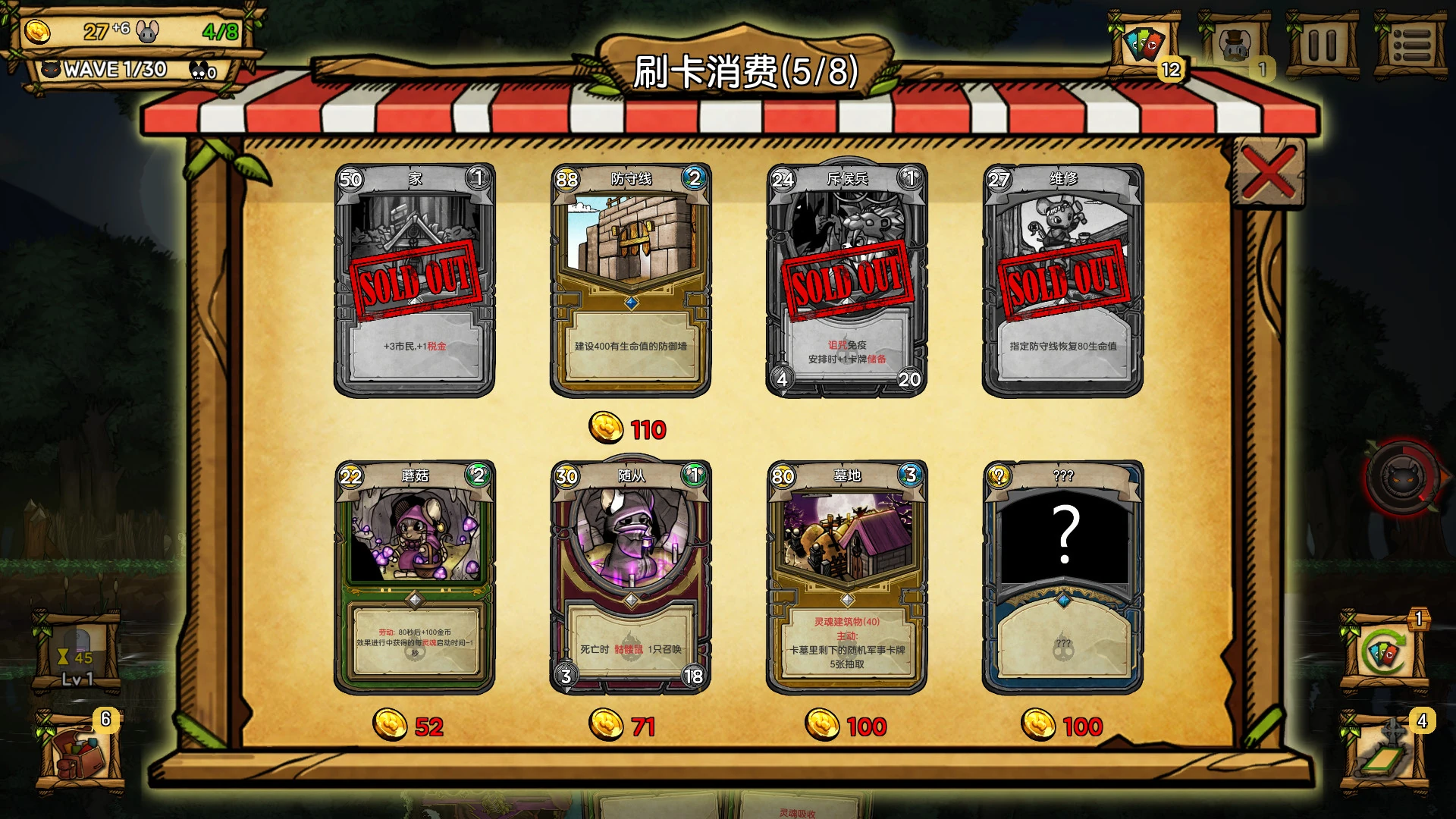Image resolution: width=1456 pixels, height=819 pixels.
Task: Select the tombstone Lv1 building icon
Action: 77,652
